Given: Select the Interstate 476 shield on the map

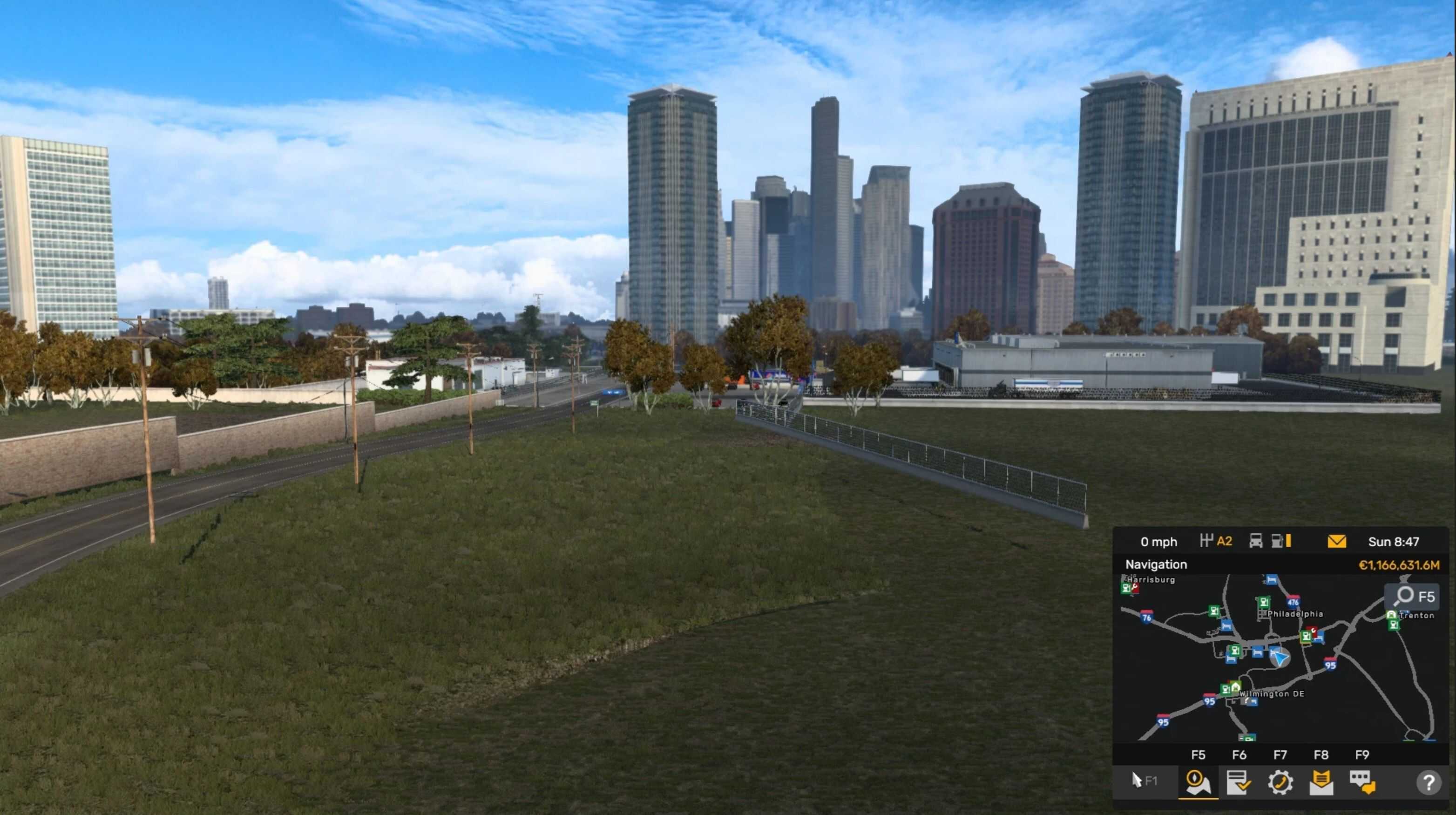Looking at the screenshot, I should click(x=1293, y=601).
